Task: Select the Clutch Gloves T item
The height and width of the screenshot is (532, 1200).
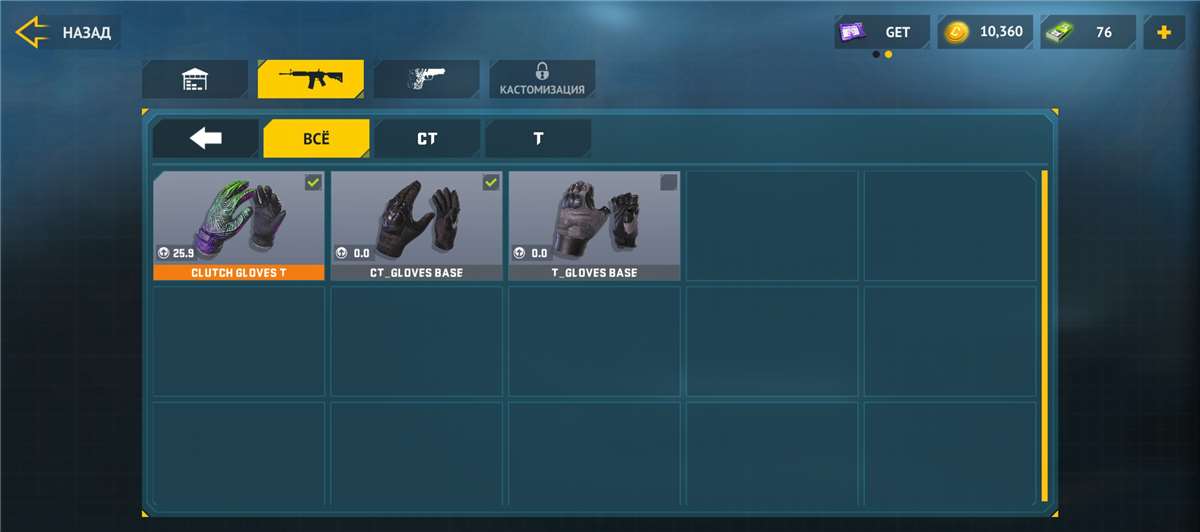Action: [238, 220]
